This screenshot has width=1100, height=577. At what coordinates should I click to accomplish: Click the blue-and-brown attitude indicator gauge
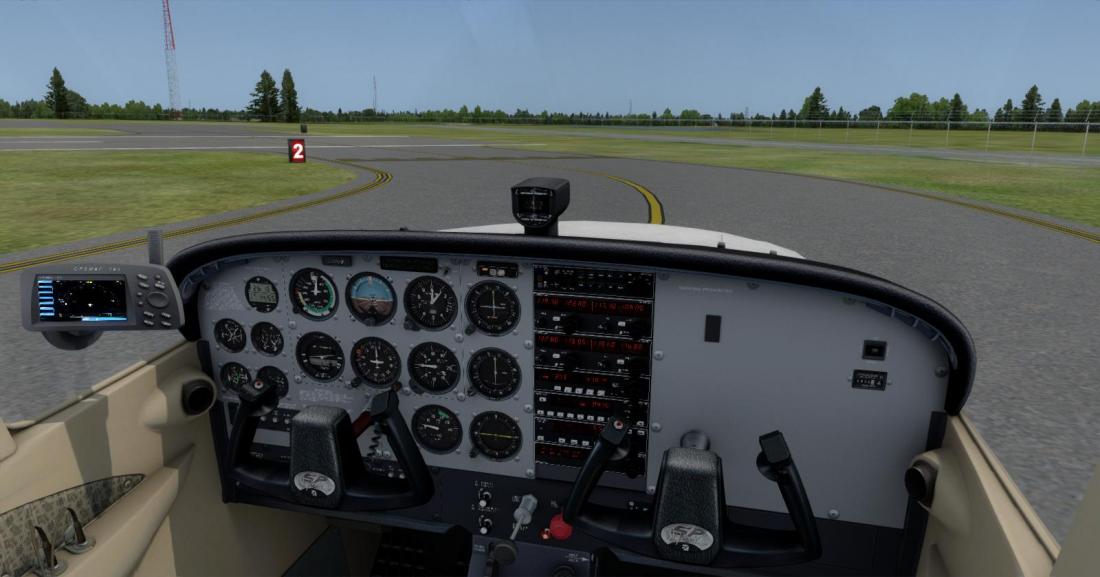tap(371, 297)
